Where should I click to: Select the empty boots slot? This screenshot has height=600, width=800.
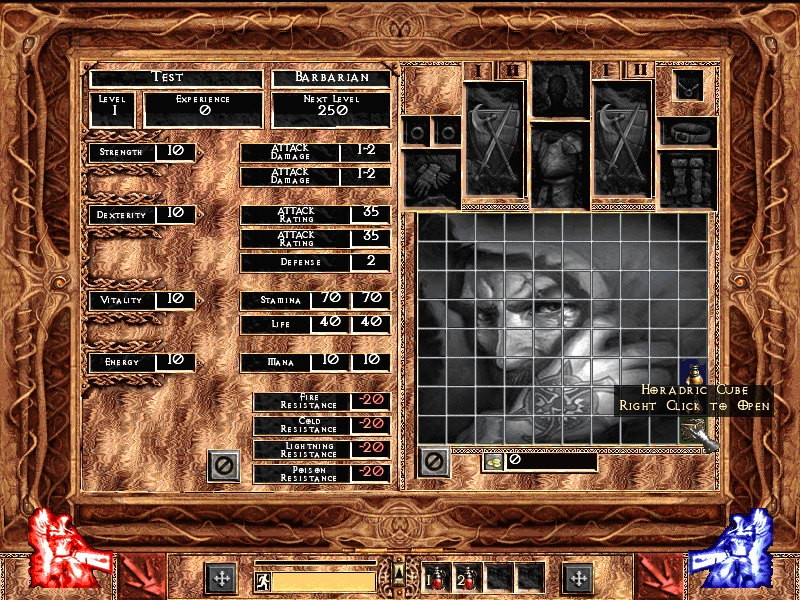[x=688, y=179]
